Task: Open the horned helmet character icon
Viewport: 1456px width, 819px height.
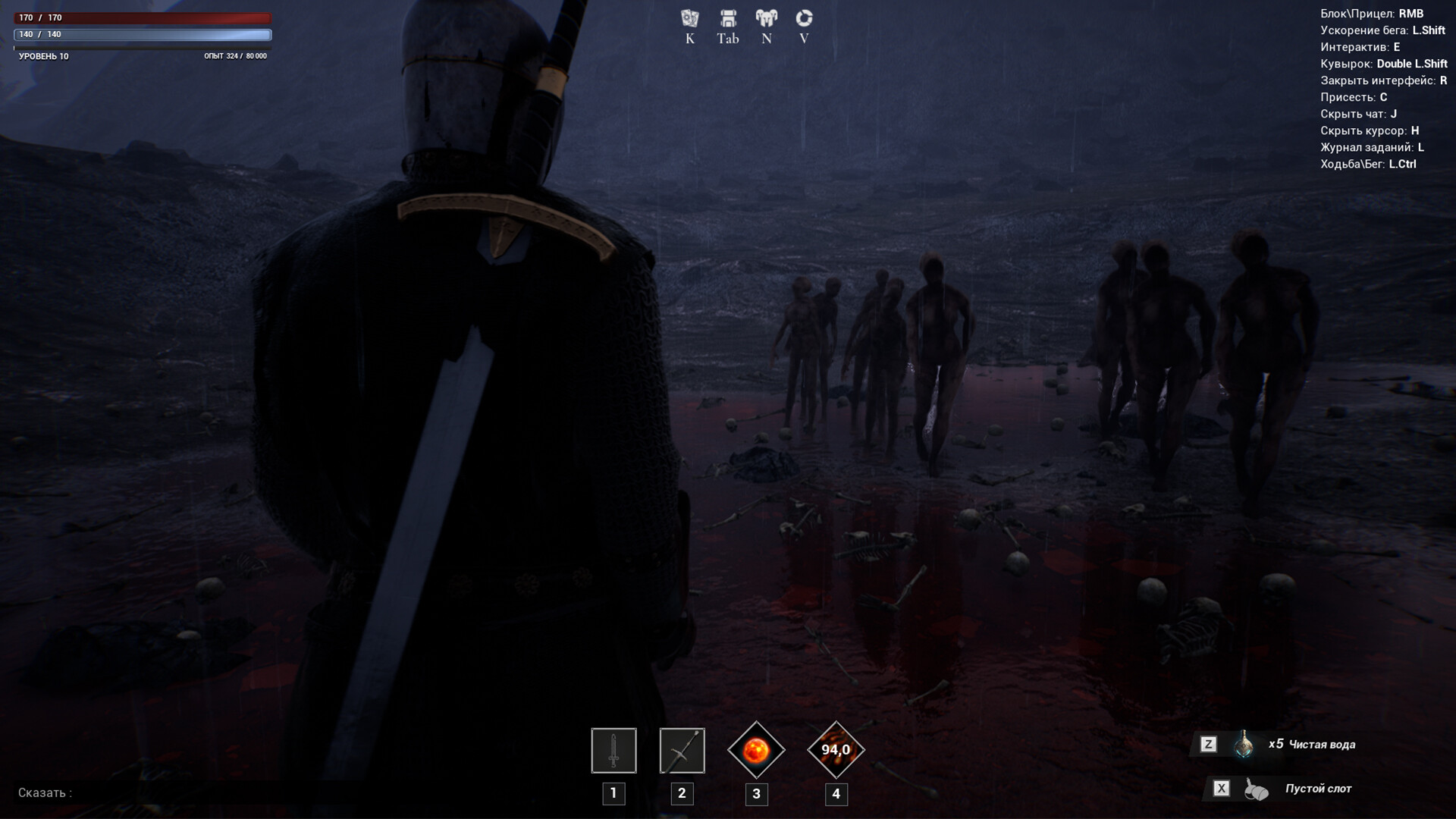Action: pos(766,18)
